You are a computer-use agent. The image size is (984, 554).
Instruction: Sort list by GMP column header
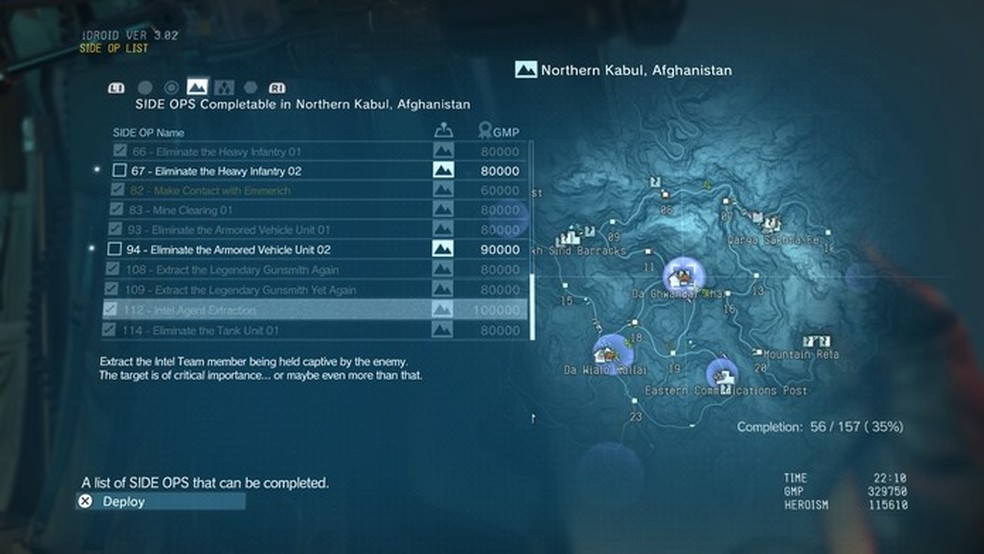point(499,132)
